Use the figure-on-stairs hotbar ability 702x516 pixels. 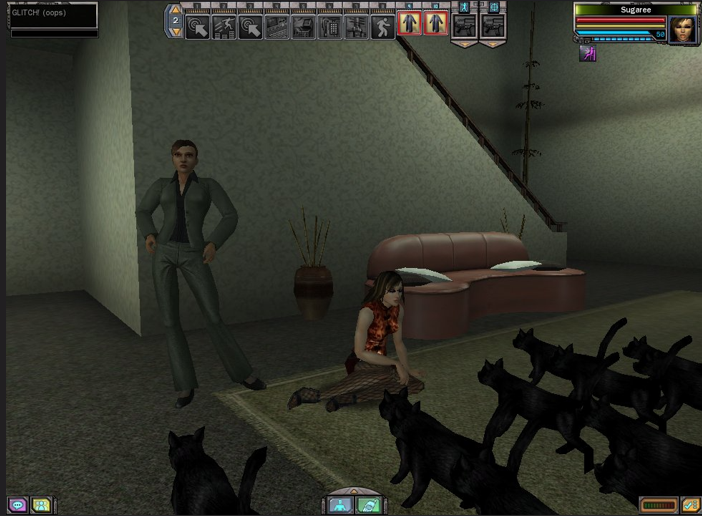click(224, 26)
